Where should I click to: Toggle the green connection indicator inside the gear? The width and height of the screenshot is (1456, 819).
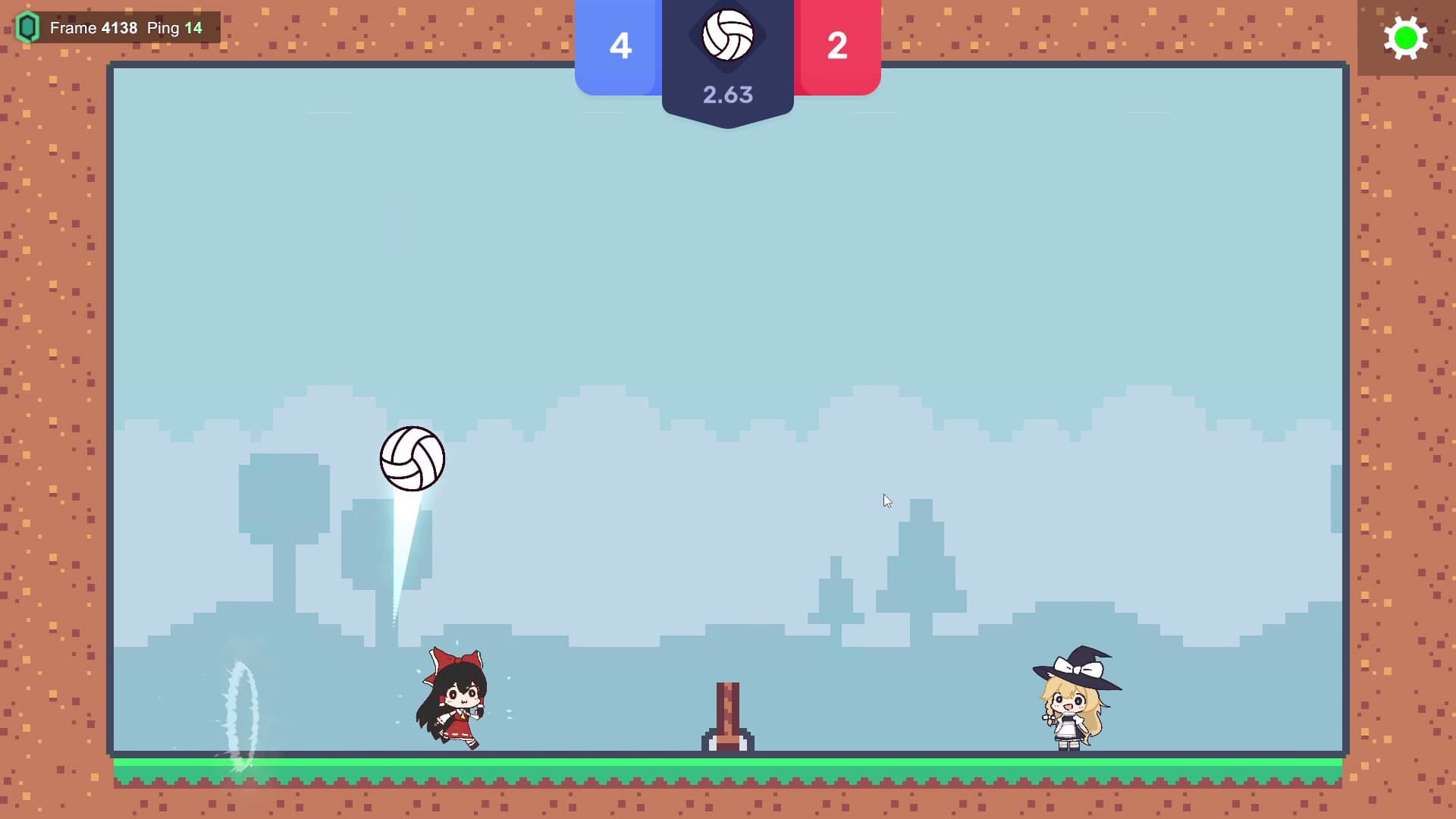coord(1407,38)
